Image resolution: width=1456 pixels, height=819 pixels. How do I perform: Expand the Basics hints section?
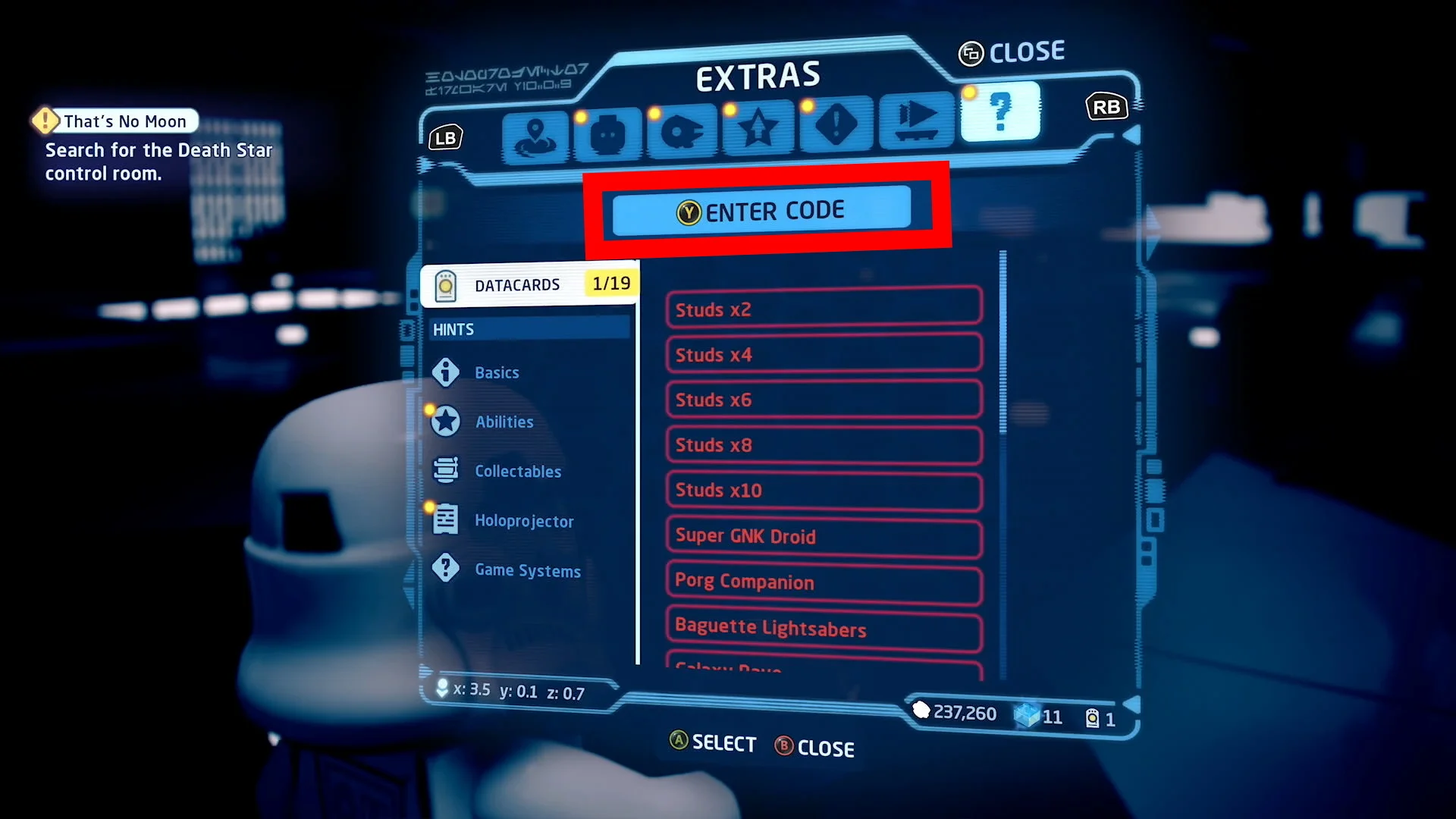497,372
